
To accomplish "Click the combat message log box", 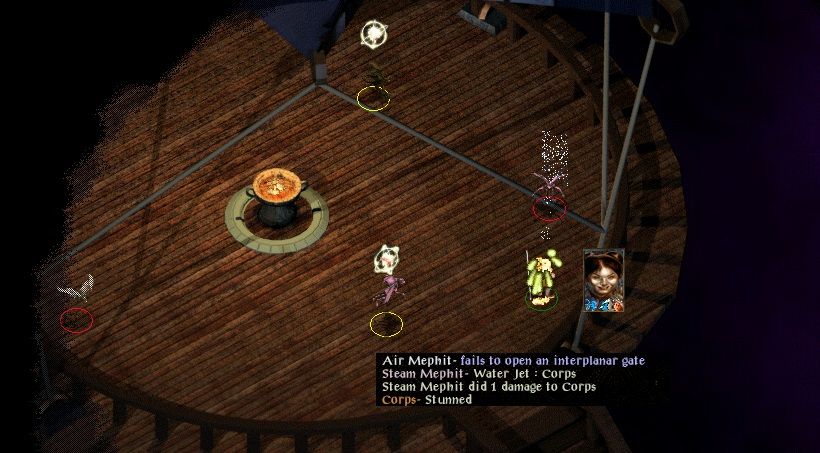I will [512, 380].
